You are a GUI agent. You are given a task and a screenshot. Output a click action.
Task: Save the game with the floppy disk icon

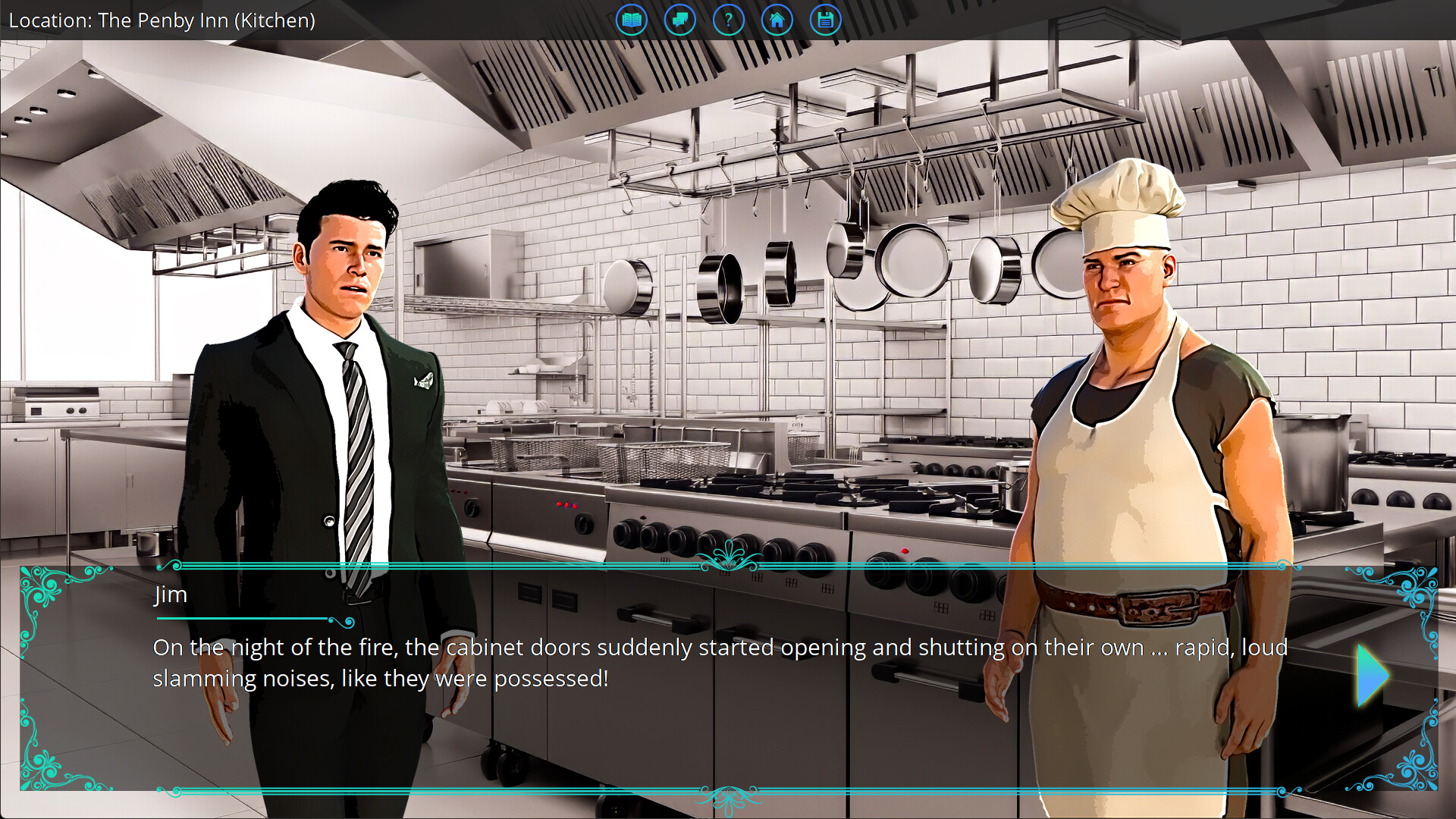826,20
